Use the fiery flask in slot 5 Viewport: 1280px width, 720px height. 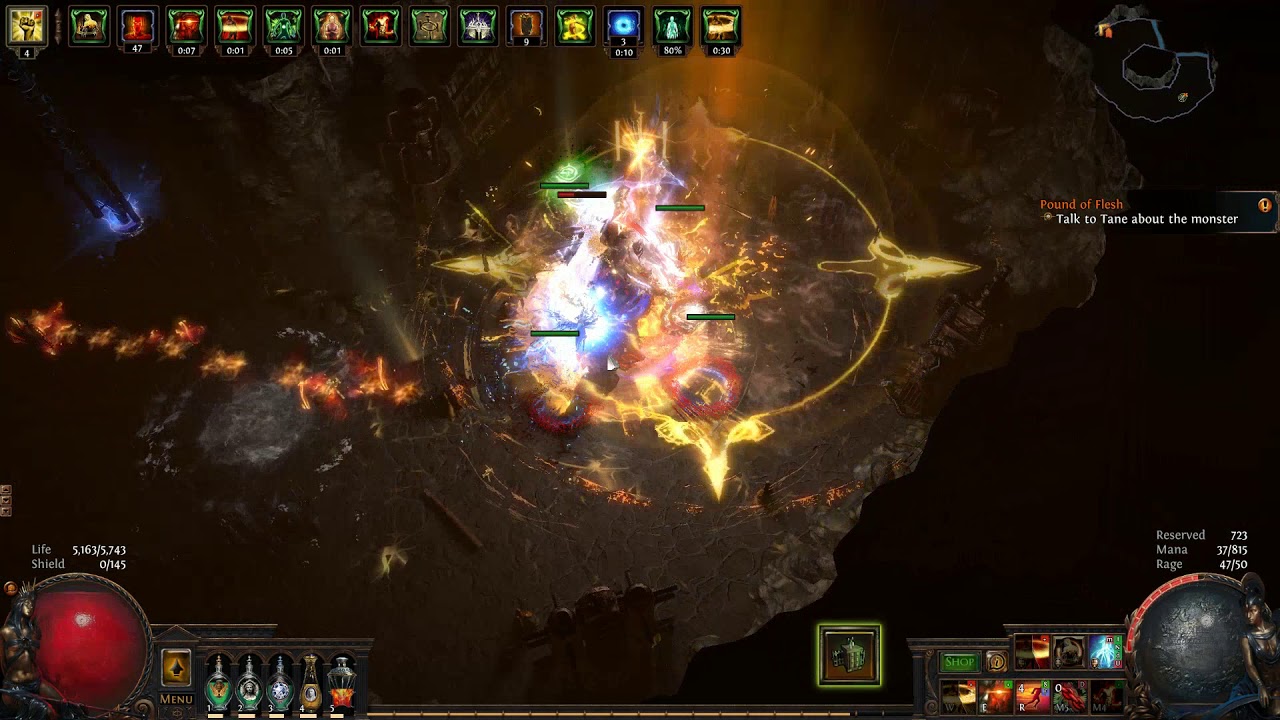pyautogui.click(x=342, y=682)
